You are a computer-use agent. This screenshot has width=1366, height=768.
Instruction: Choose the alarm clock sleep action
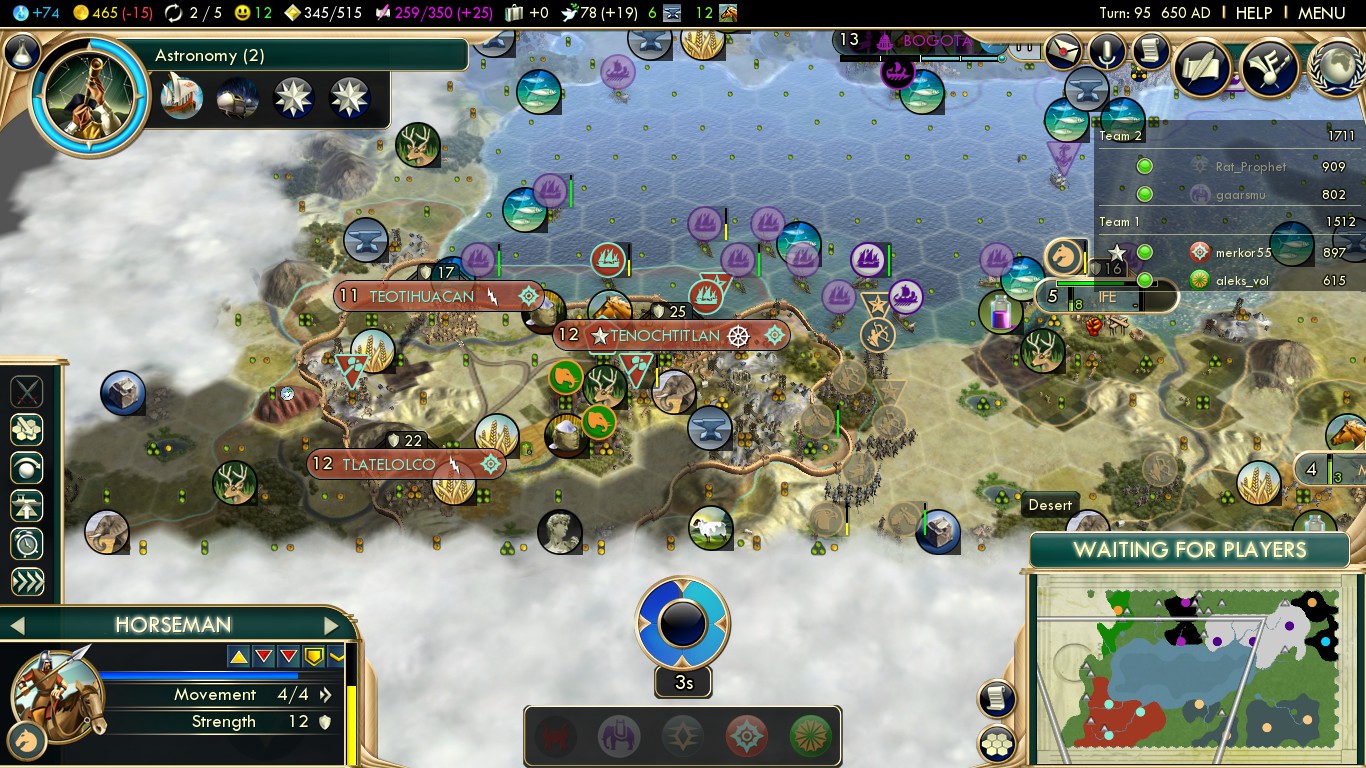27,544
